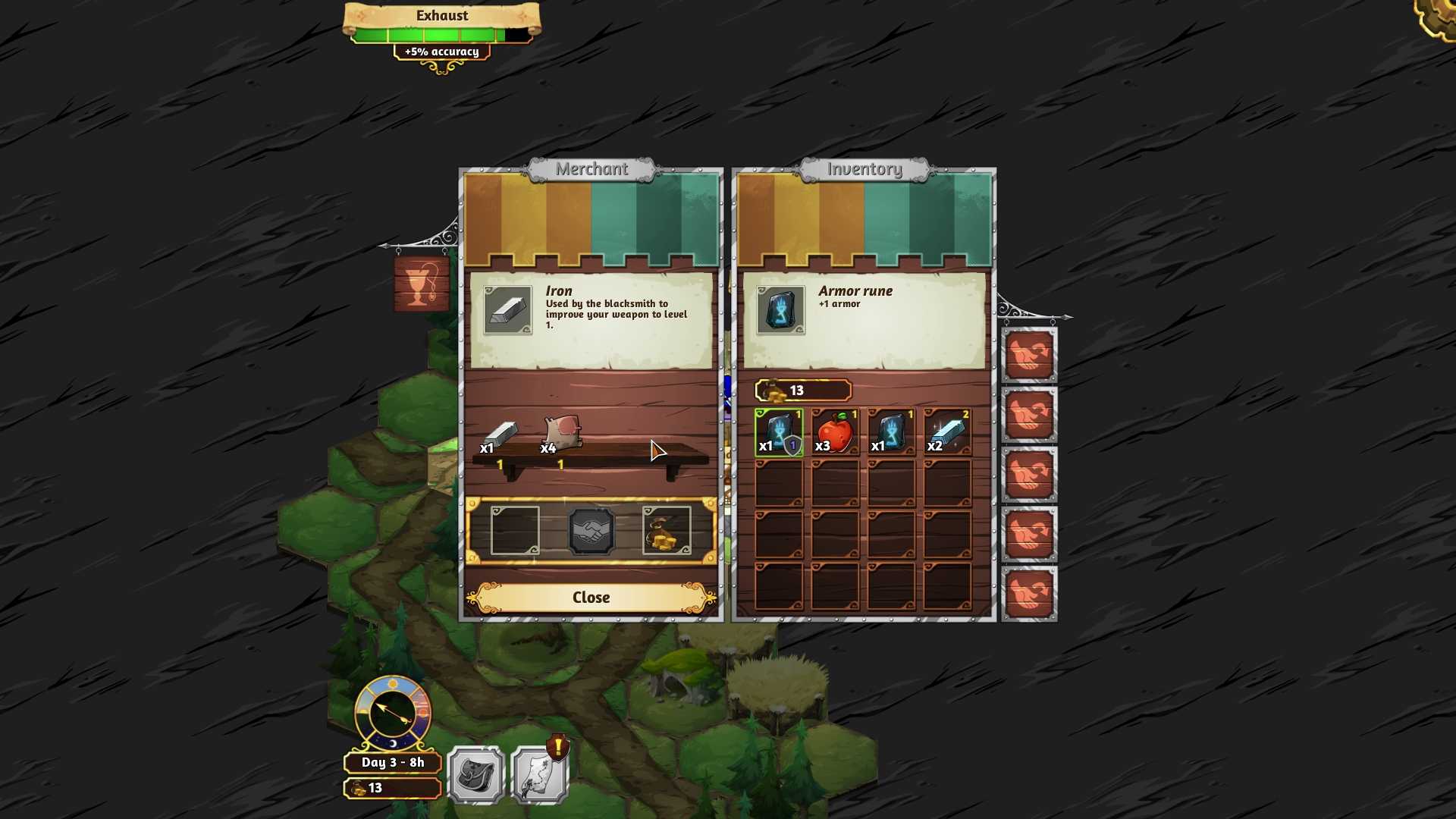Viewport: 1456px width, 819px height.
Task: Click the gold coins sell icon
Action: [667, 530]
